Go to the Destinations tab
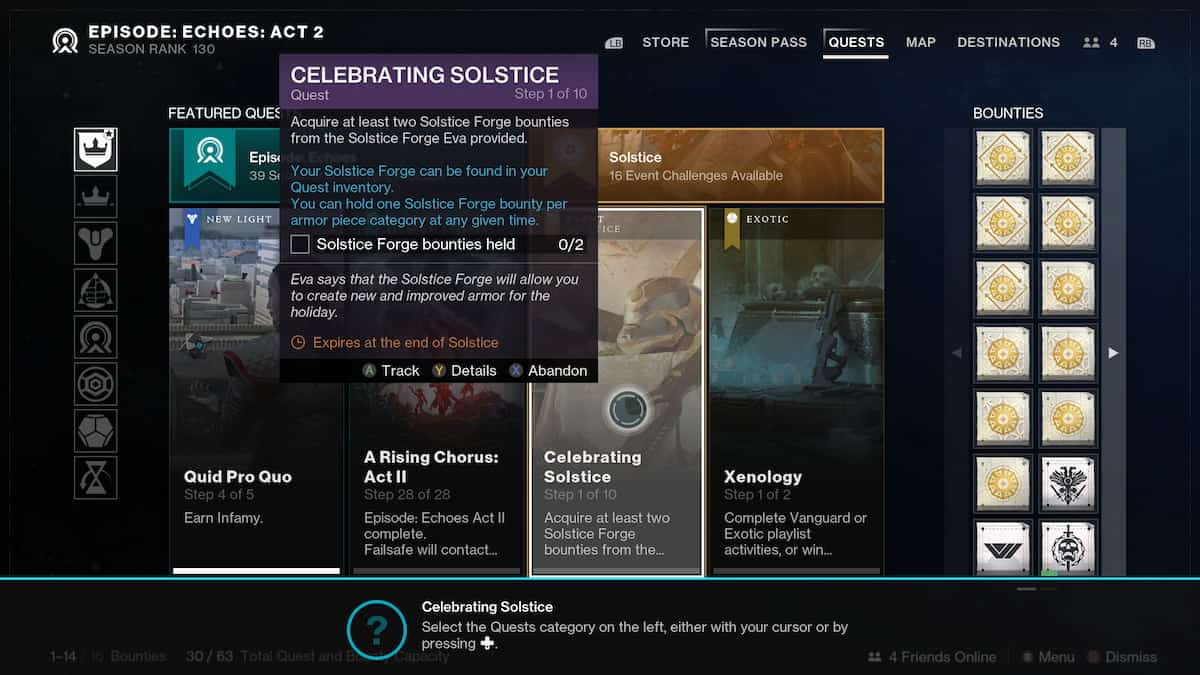This screenshot has width=1200, height=675. [1008, 42]
